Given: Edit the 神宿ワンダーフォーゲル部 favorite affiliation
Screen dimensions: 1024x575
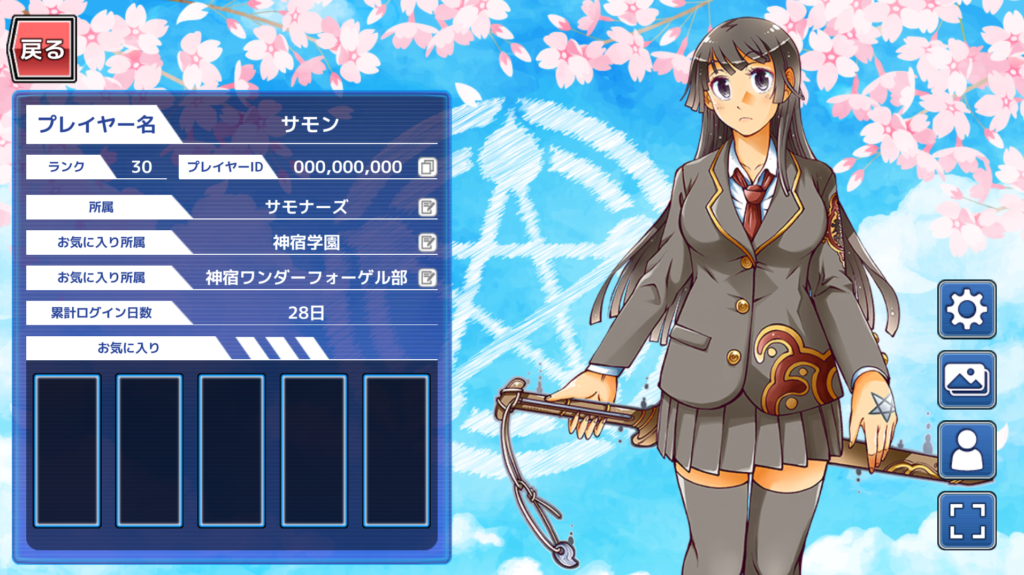Looking at the screenshot, I should point(427,277).
